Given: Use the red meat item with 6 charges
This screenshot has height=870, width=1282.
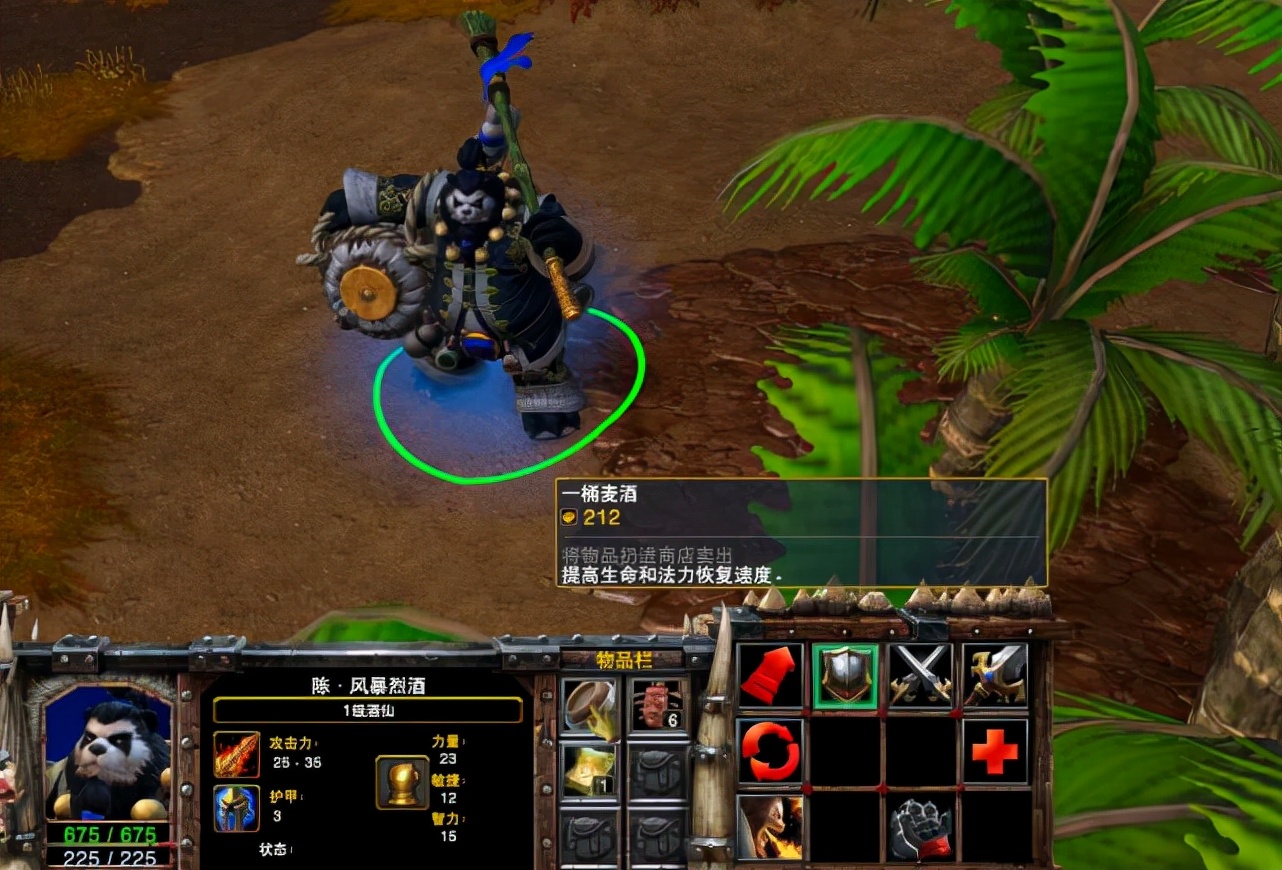Looking at the screenshot, I should (x=658, y=707).
